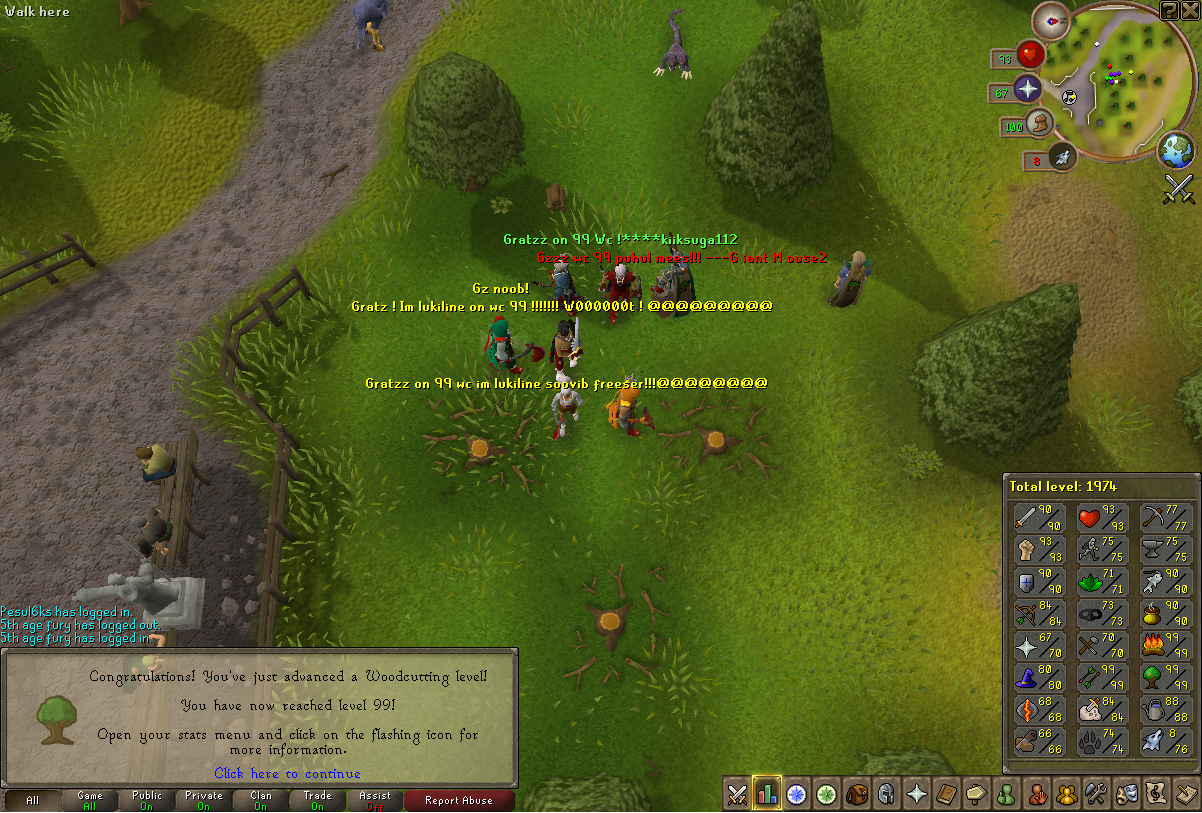Screen dimensions: 1202x813
Task: Switch to the combat styles tab
Action: tap(737, 794)
